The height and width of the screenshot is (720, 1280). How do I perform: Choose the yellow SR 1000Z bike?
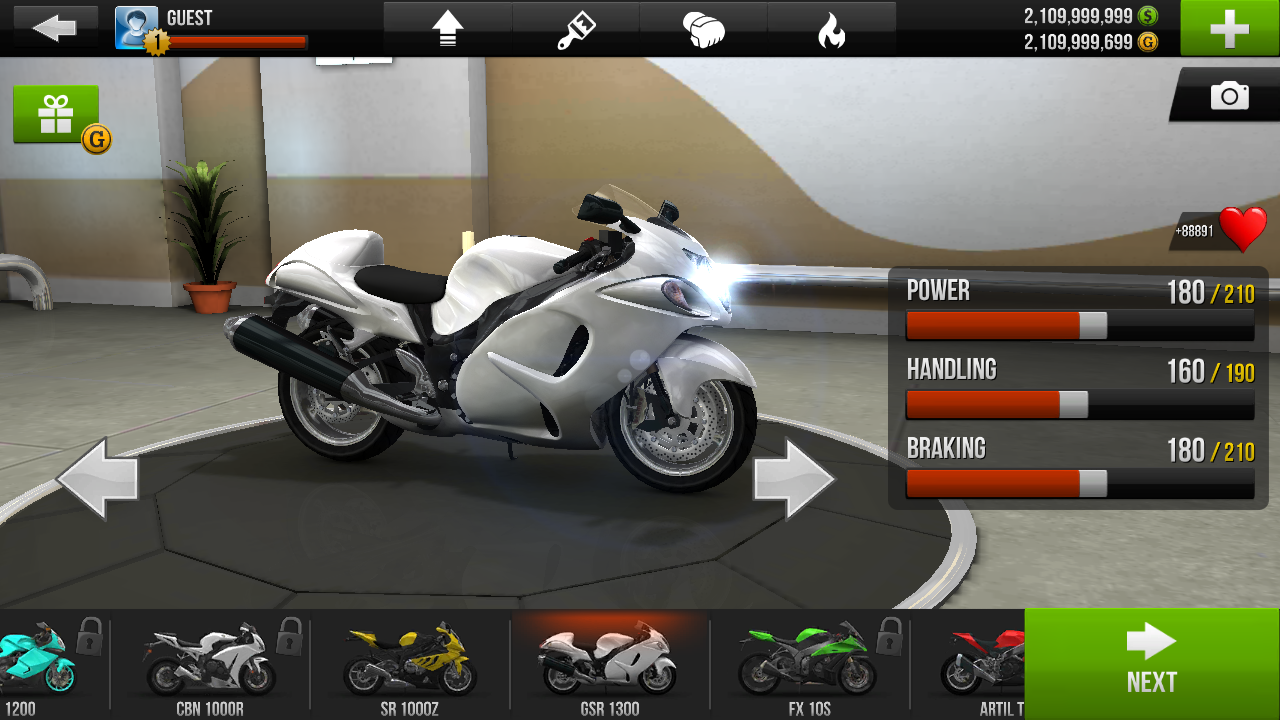pyautogui.click(x=410, y=662)
